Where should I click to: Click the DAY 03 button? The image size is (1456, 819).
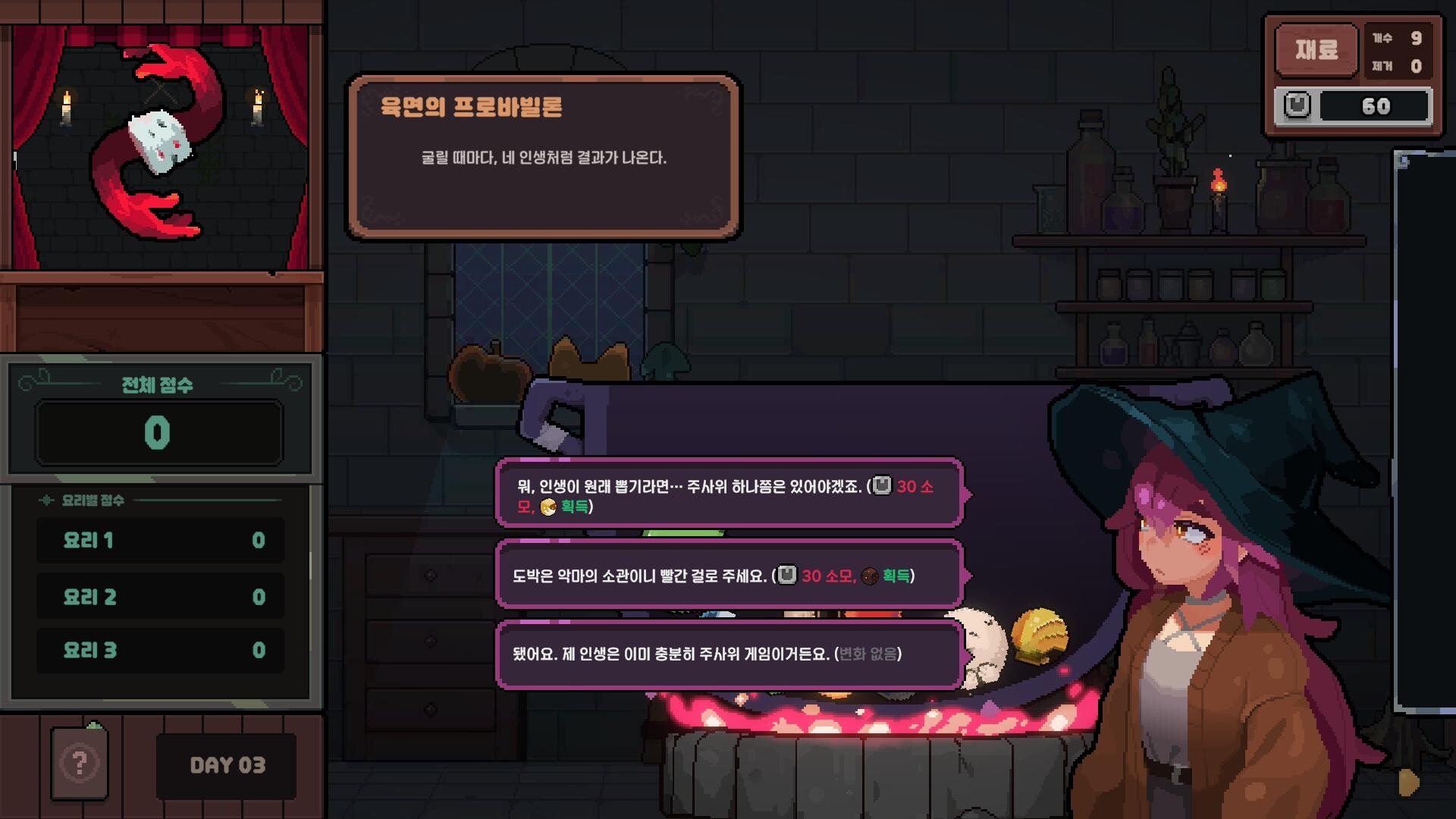point(225,766)
